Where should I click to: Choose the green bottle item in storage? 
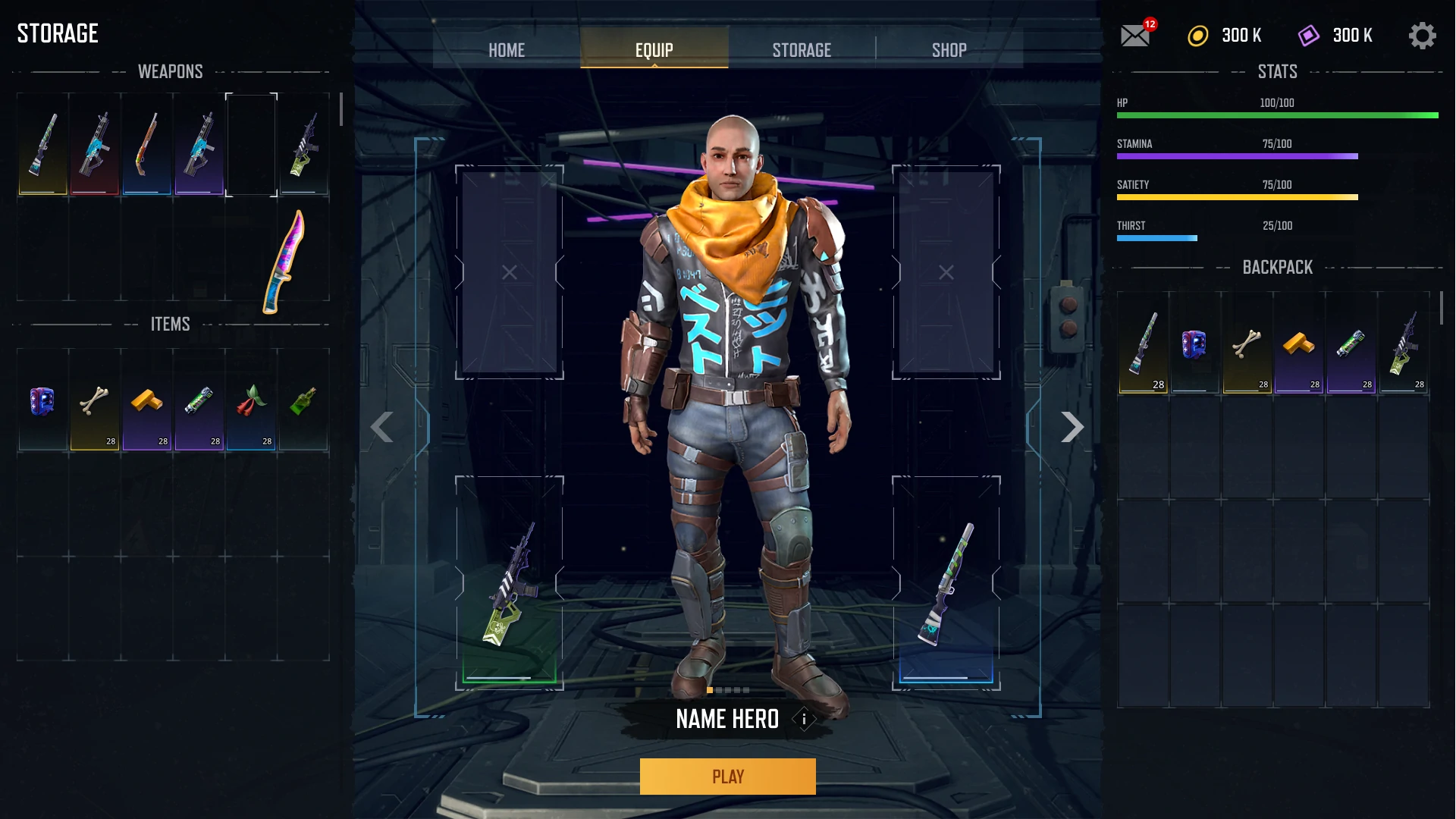tap(303, 401)
